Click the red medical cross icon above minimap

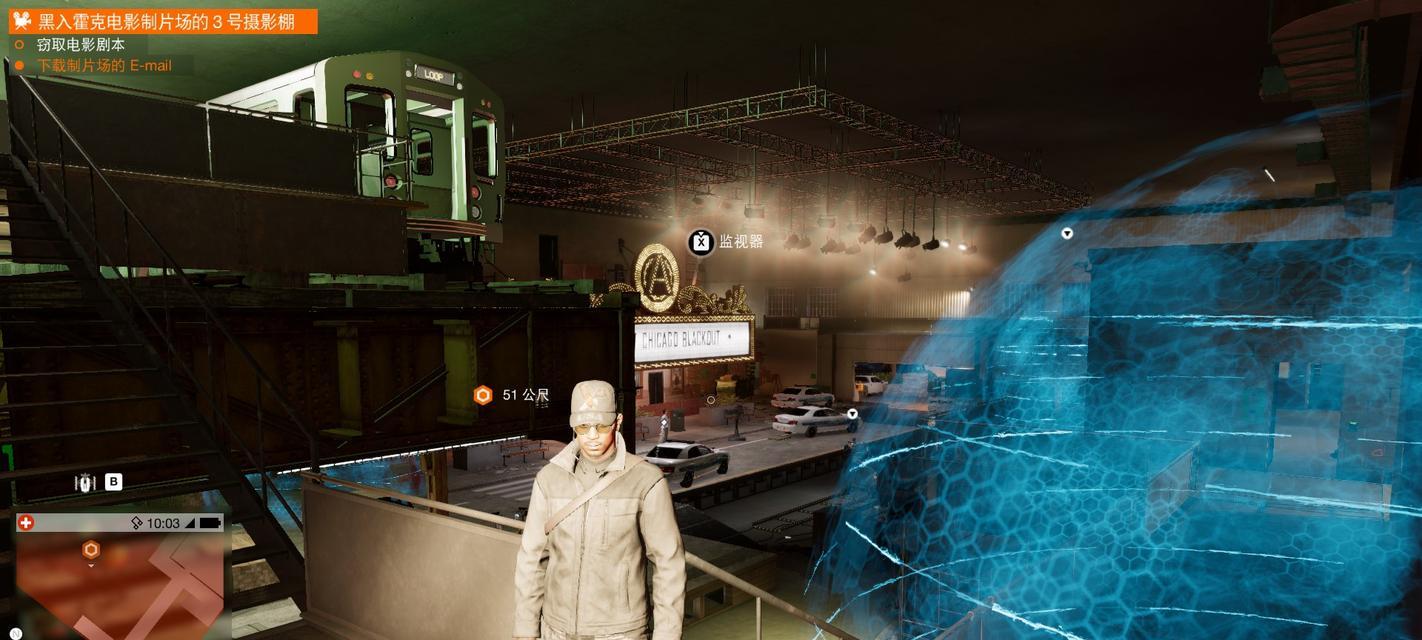click(26, 523)
